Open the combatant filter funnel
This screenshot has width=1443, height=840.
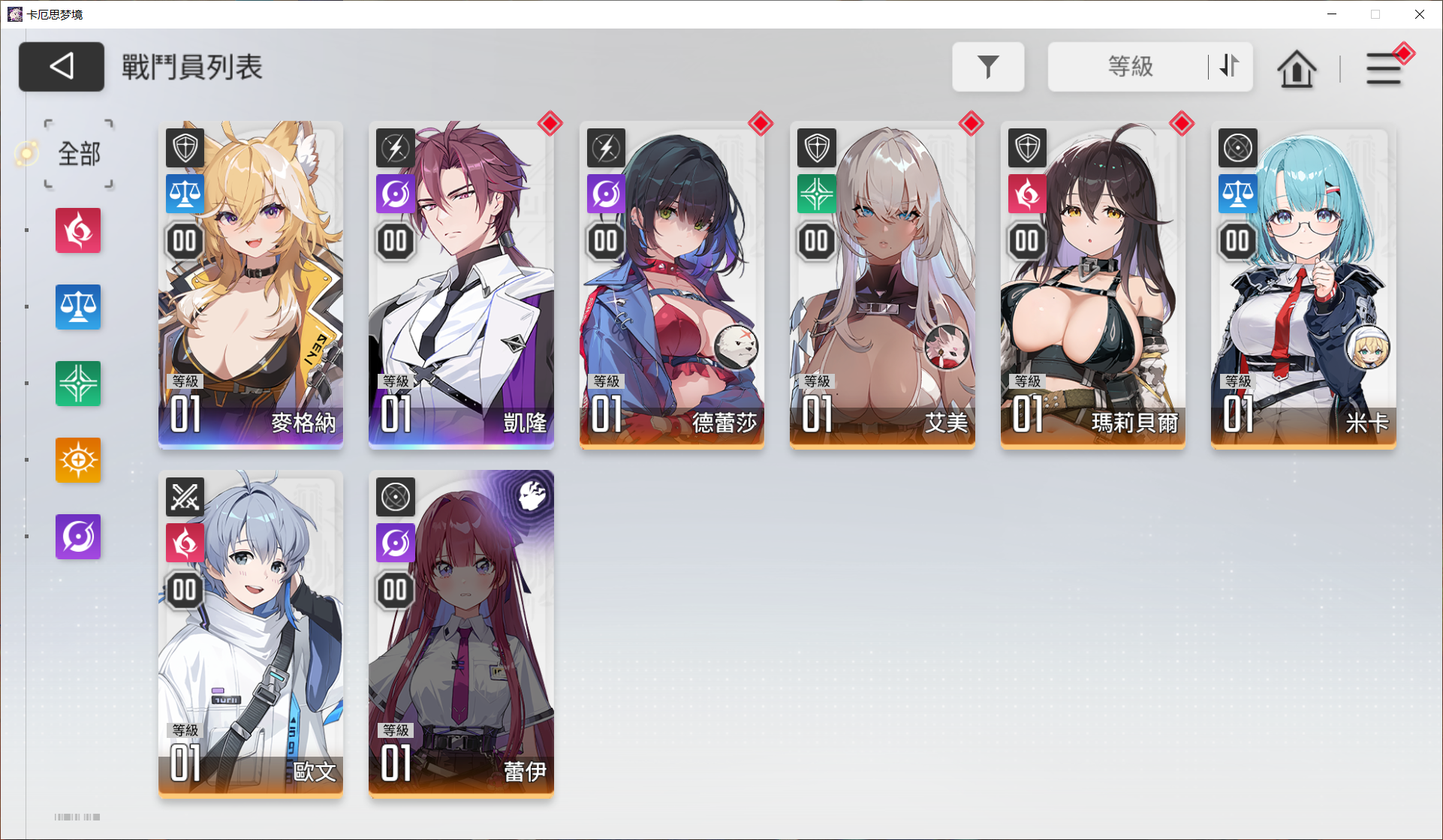pos(988,67)
